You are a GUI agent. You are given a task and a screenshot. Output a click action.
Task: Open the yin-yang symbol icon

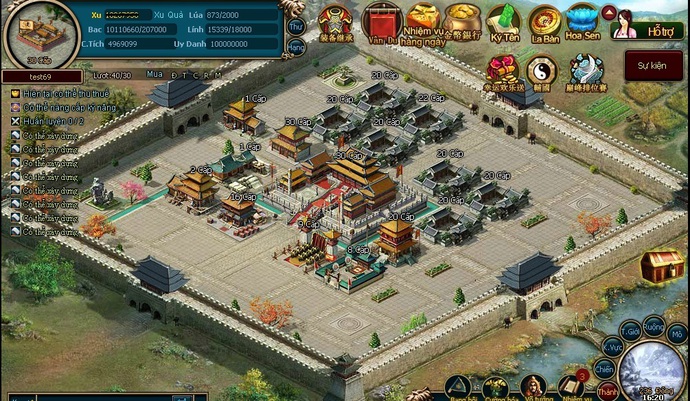click(x=541, y=70)
